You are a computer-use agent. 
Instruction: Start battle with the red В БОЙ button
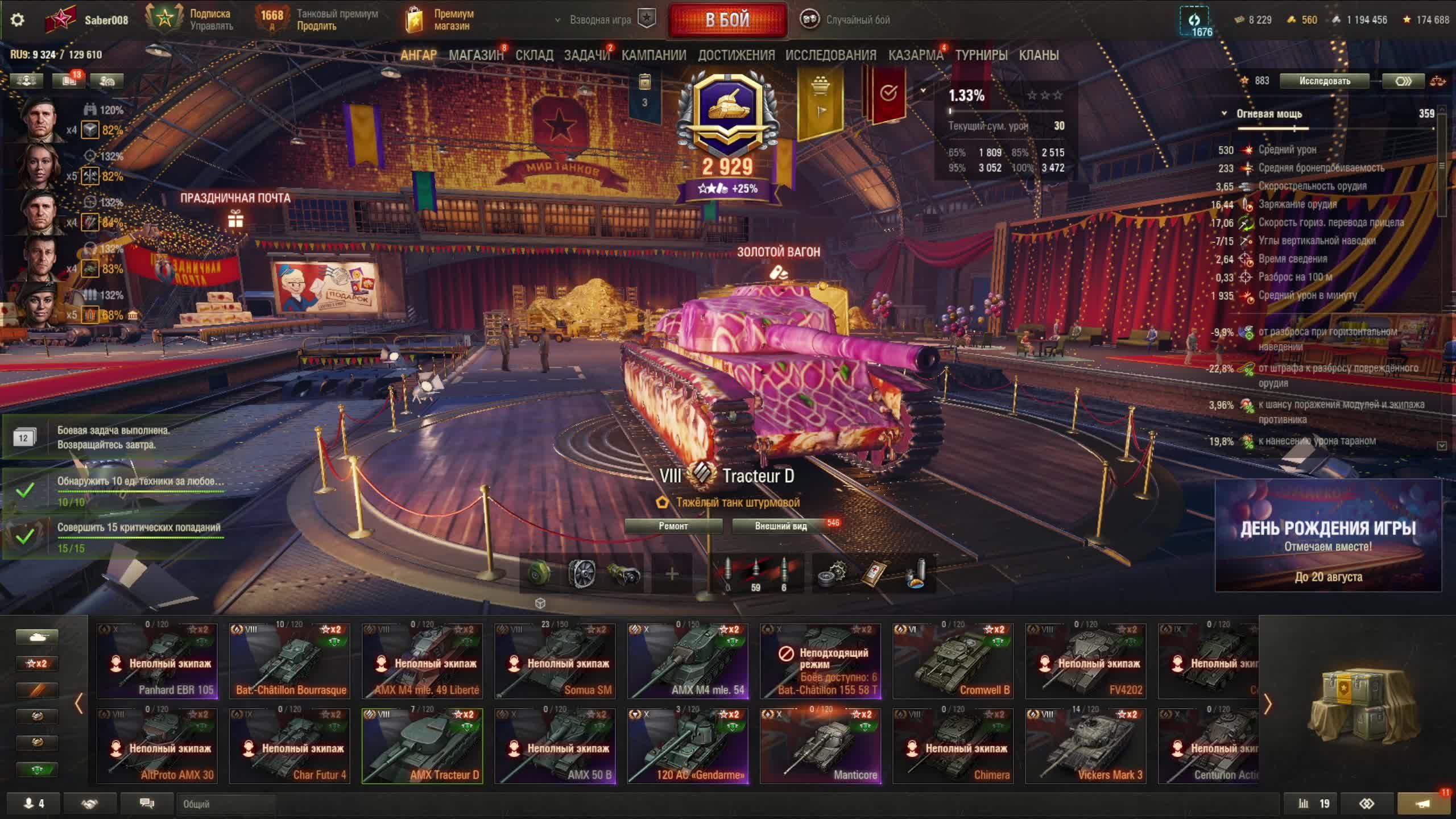tap(727, 20)
